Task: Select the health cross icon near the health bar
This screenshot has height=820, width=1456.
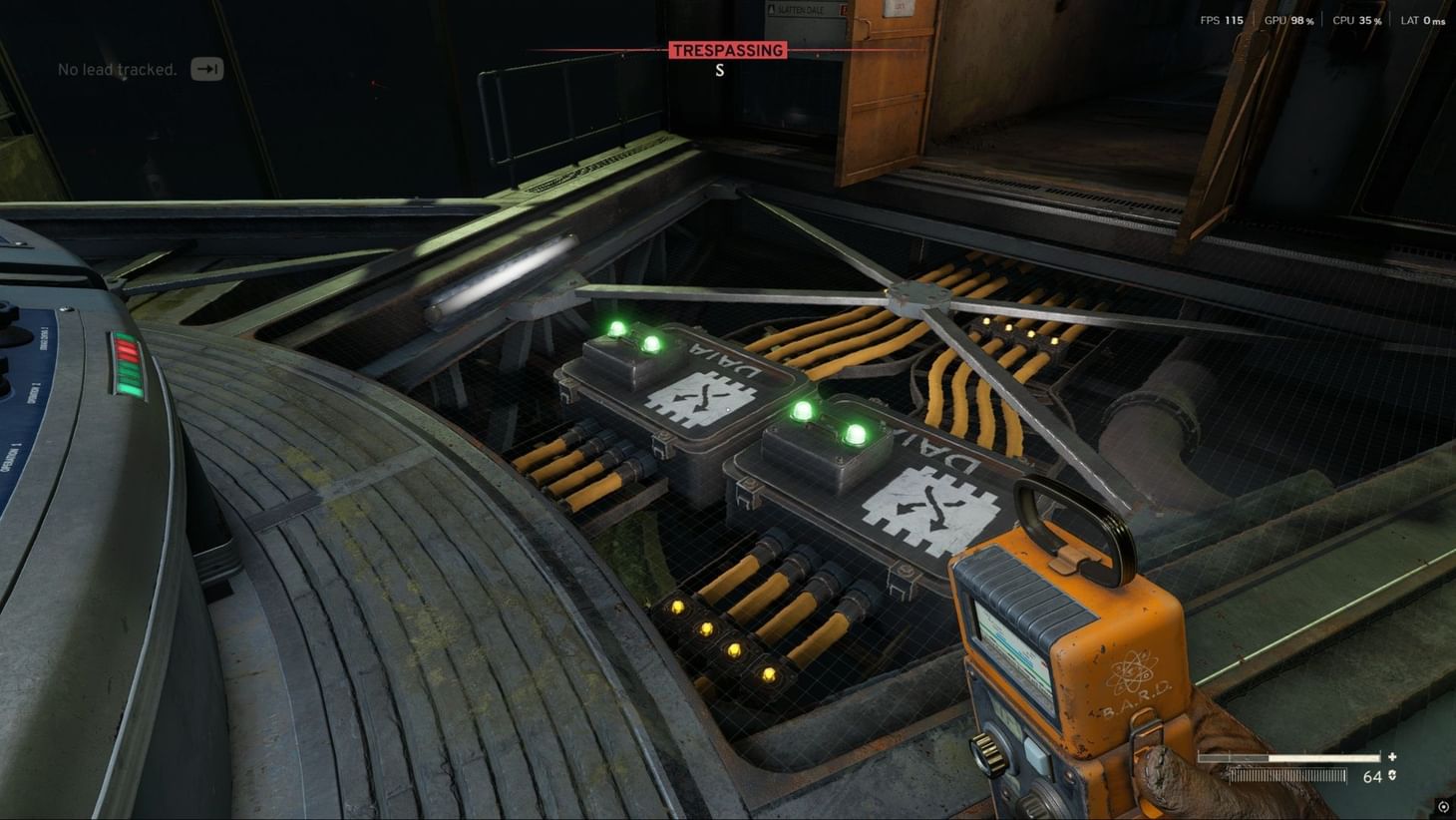Action: [x=1392, y=755]
